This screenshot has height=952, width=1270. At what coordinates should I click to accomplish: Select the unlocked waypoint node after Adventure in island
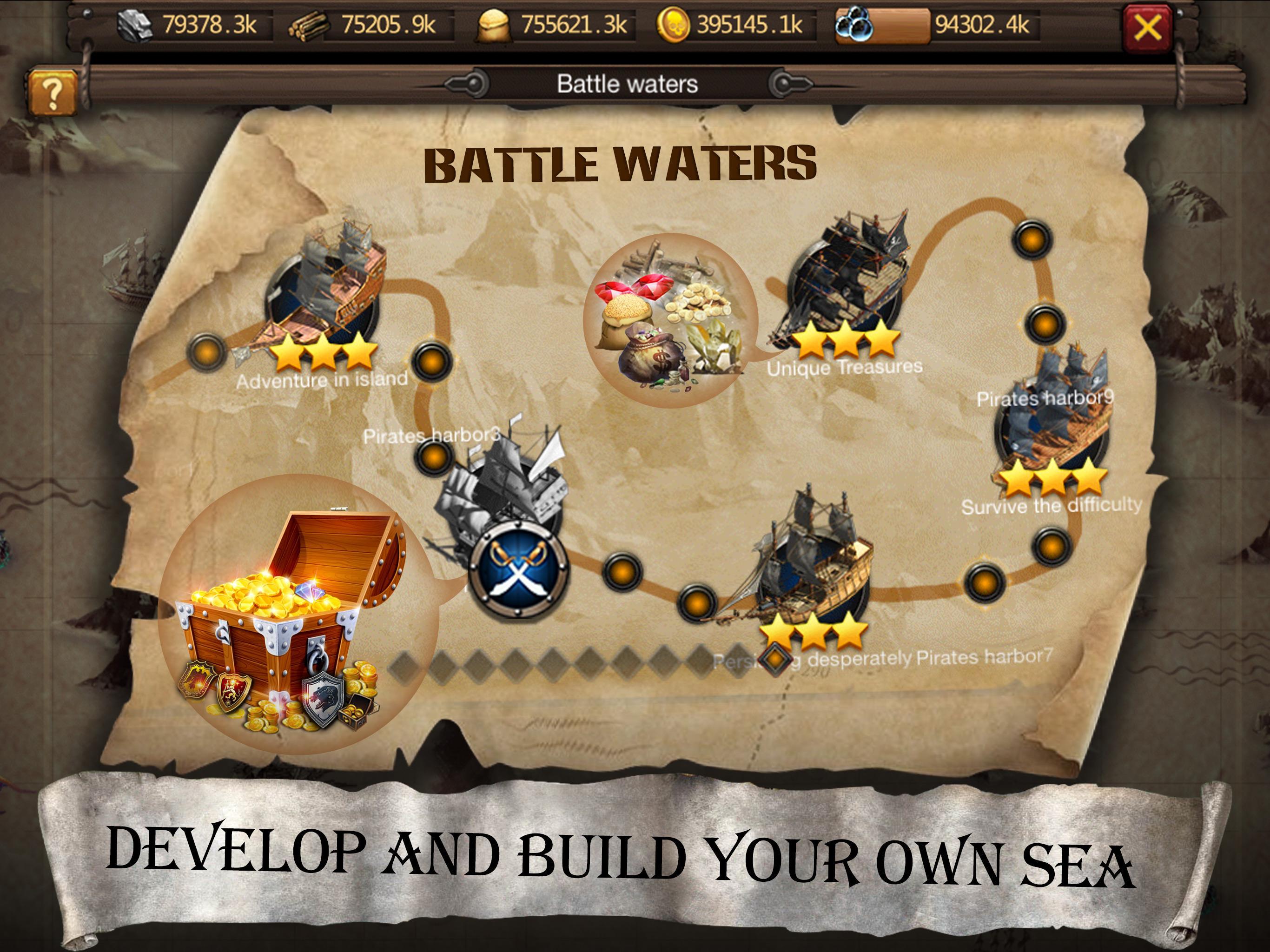(432, 362)
